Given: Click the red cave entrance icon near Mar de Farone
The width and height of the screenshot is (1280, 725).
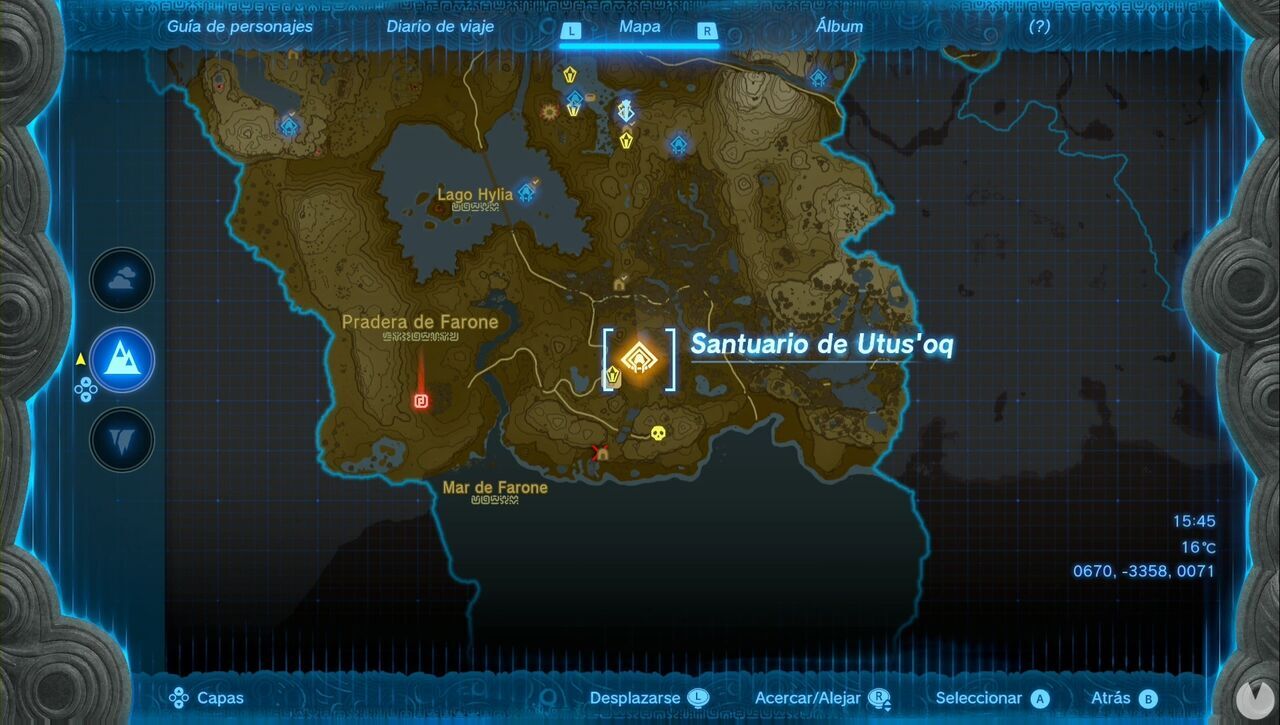Looking at the screenshot, I should [x=601, y=453].
